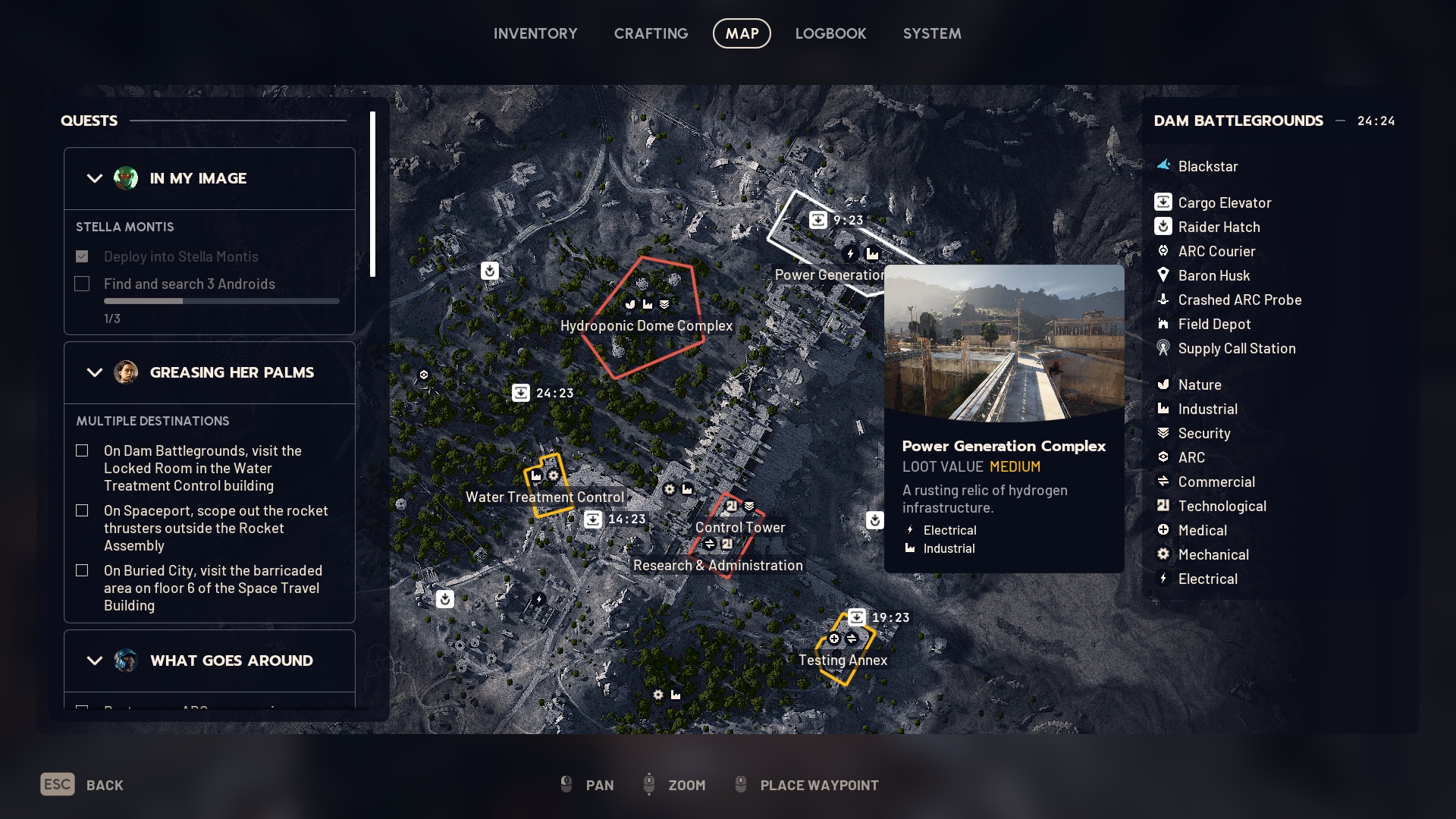
Task: Check the Find and search 3 Androids objective
Action: click(x=82, y=284)
